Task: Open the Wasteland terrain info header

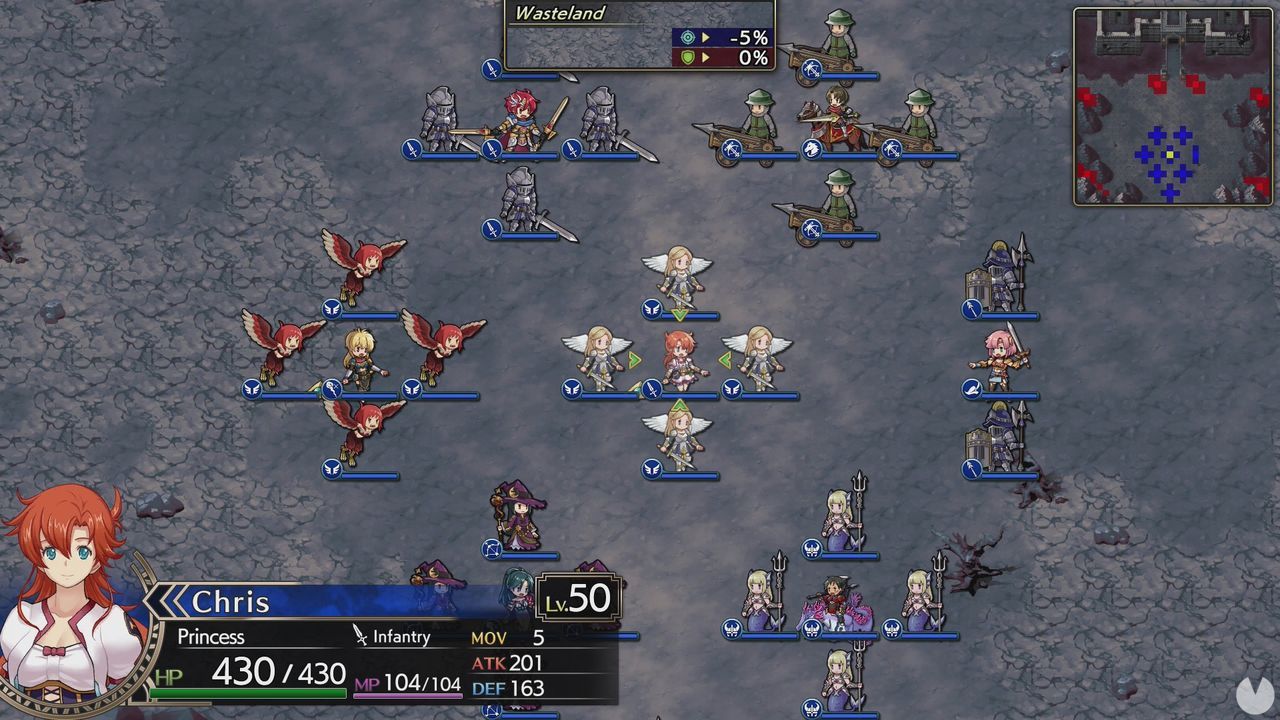Action: pos(560,13)
